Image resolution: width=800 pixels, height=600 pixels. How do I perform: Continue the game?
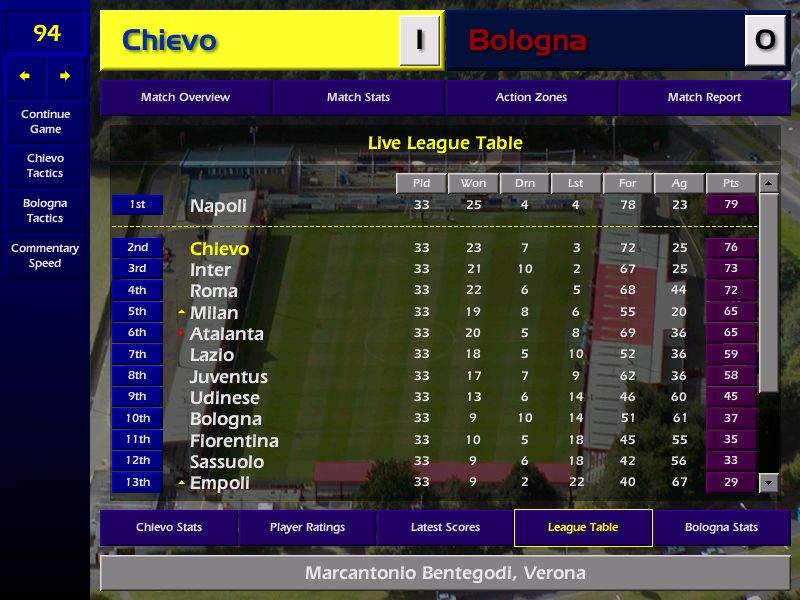pos(45,121)
